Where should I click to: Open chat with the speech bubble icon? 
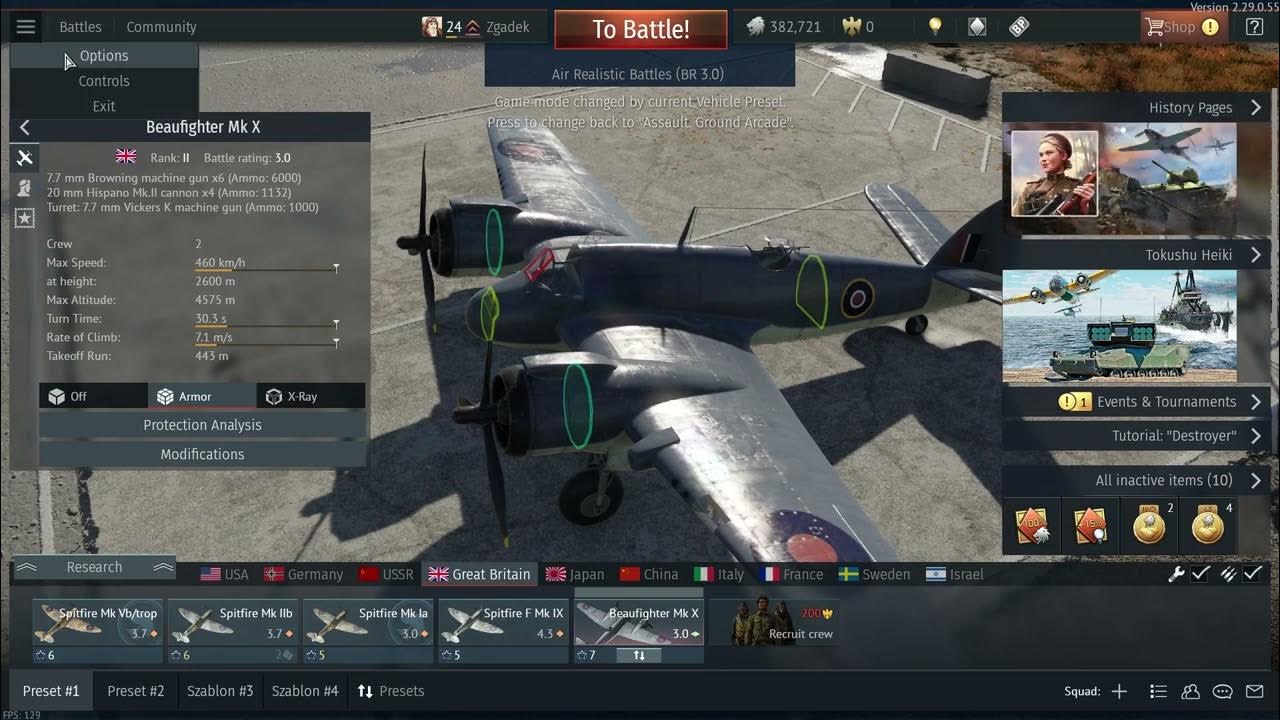click(1221, 690)
